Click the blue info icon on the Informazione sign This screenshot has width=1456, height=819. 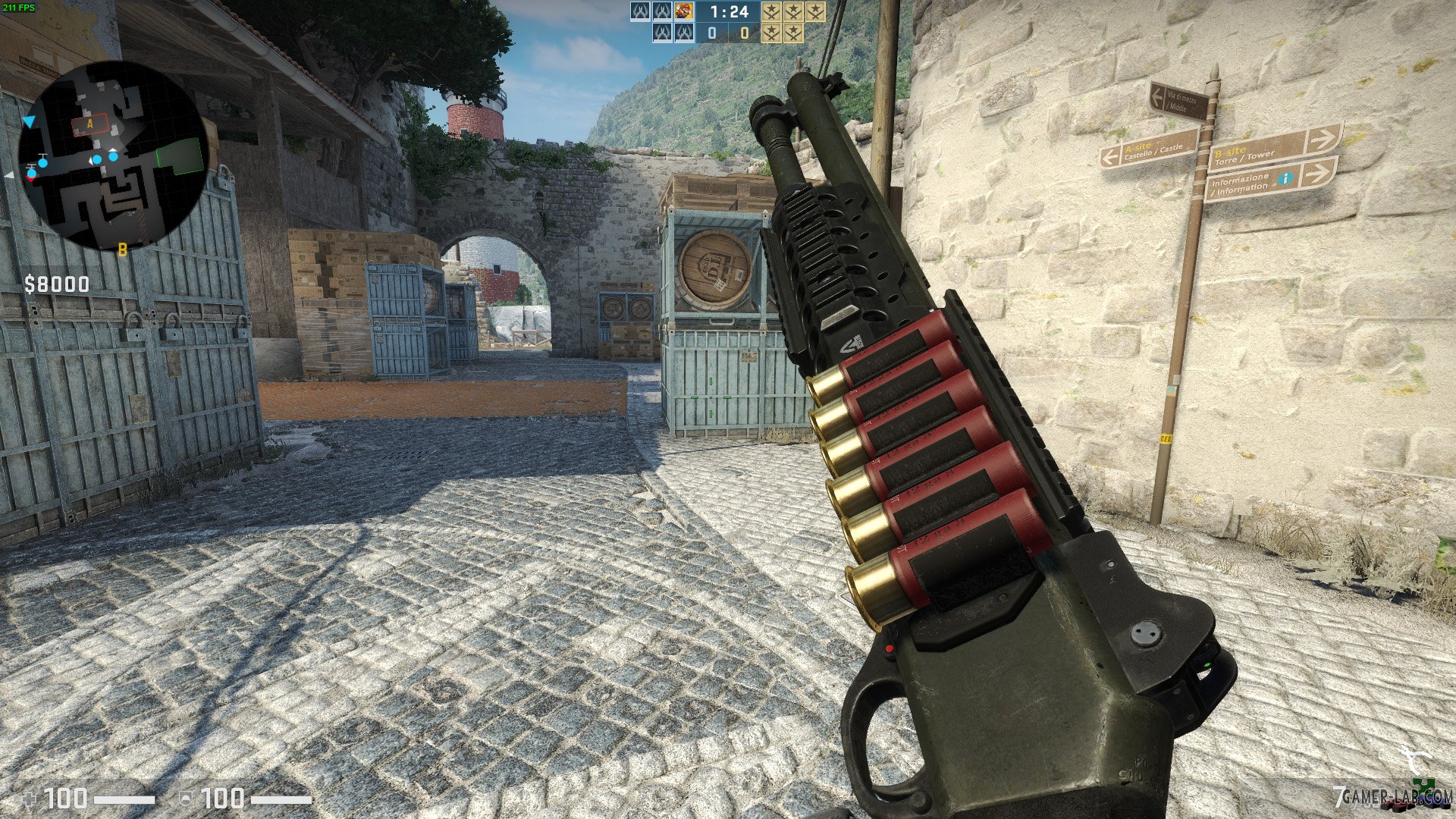click(x=1286, y=178)
